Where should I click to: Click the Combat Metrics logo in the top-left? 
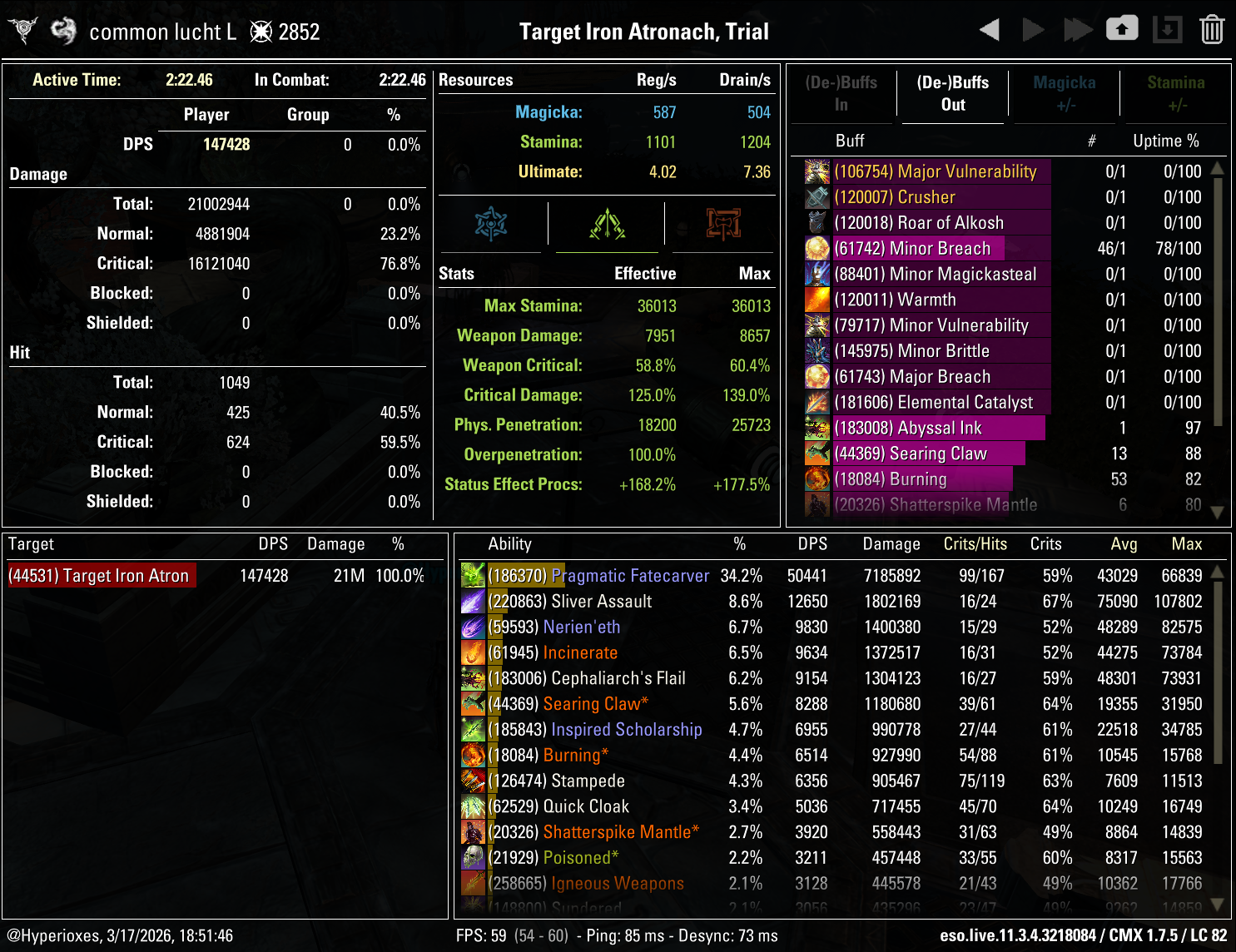point(22,28)
